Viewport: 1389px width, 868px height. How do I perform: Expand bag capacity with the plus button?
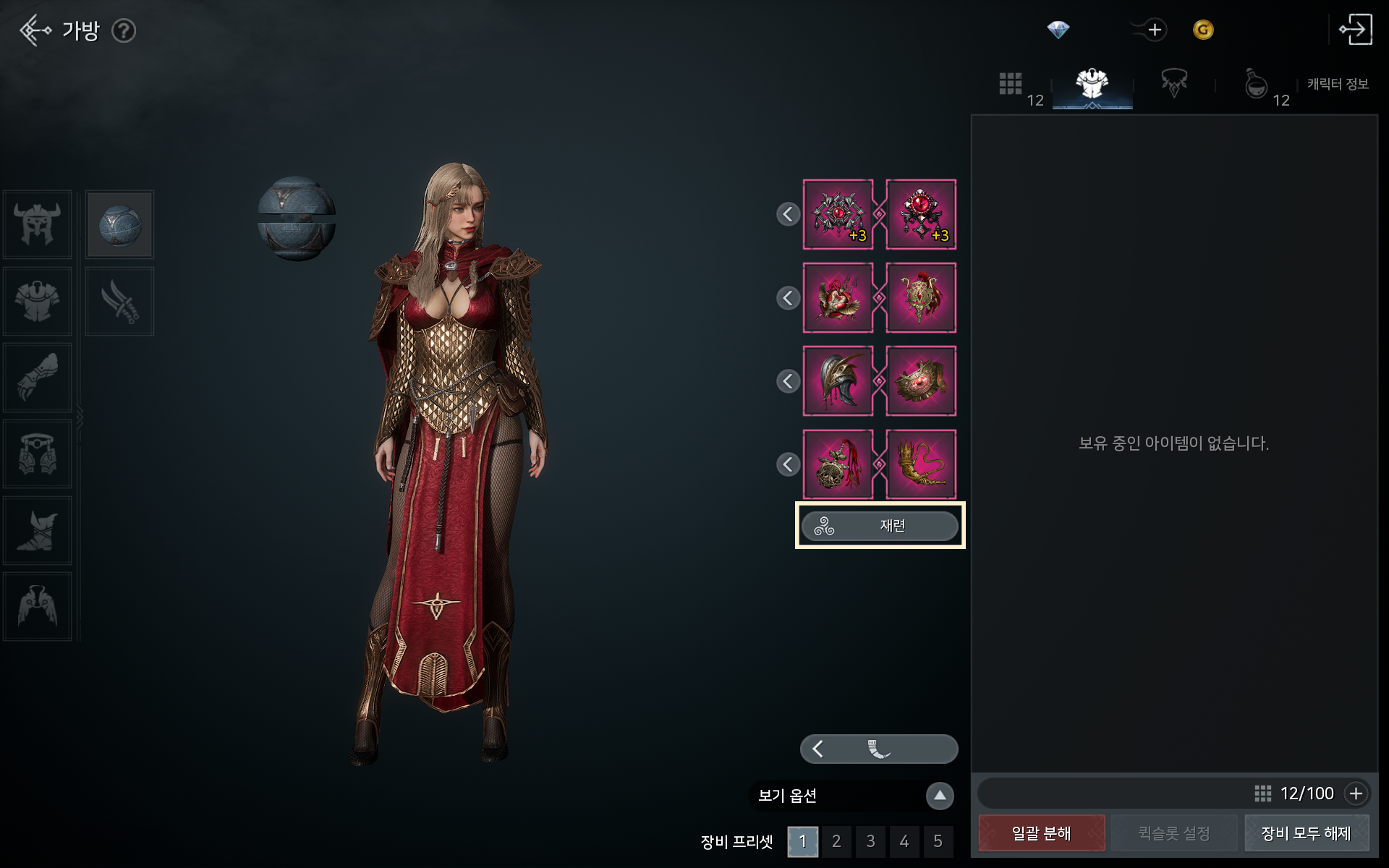pyautogui.click(x=1356, y=793)
